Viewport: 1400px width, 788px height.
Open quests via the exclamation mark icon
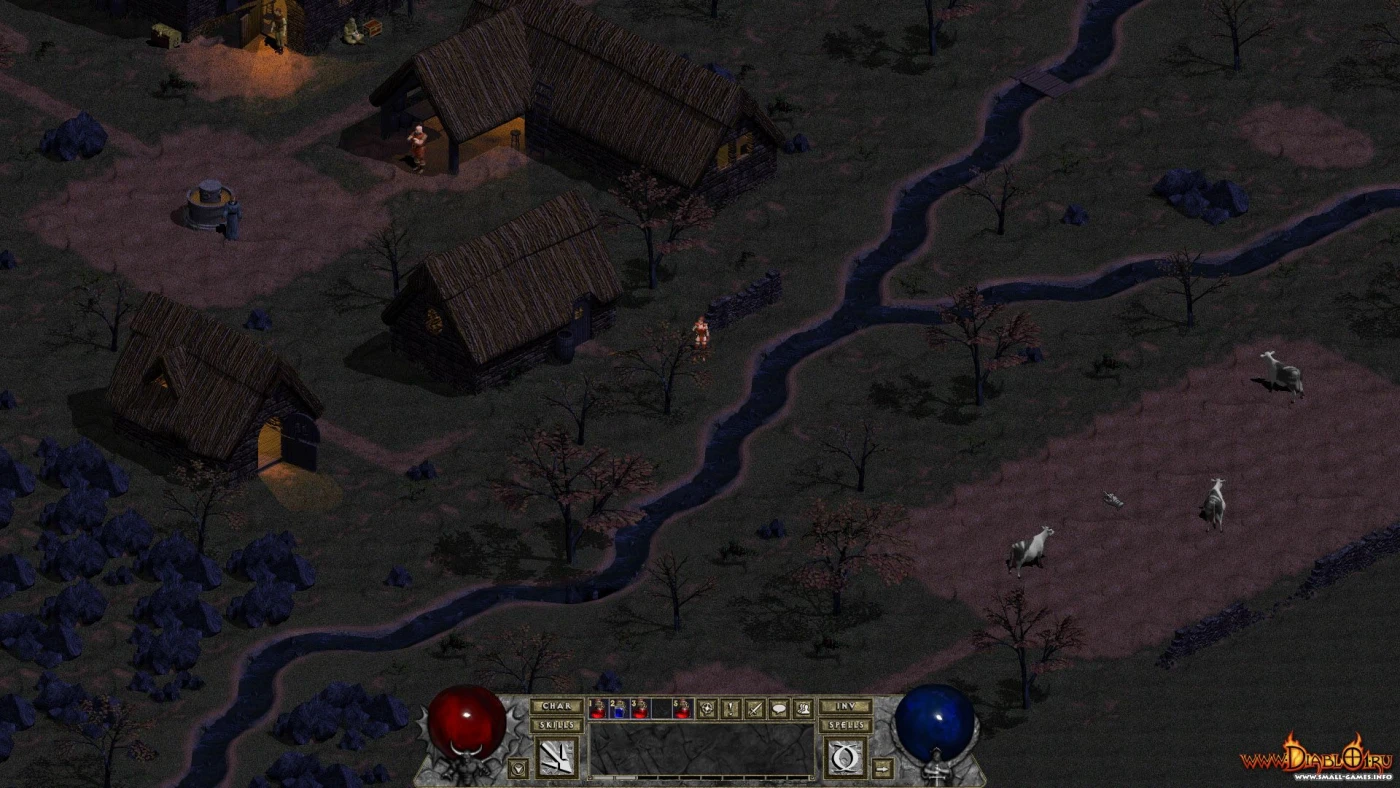tap(731, 709)
